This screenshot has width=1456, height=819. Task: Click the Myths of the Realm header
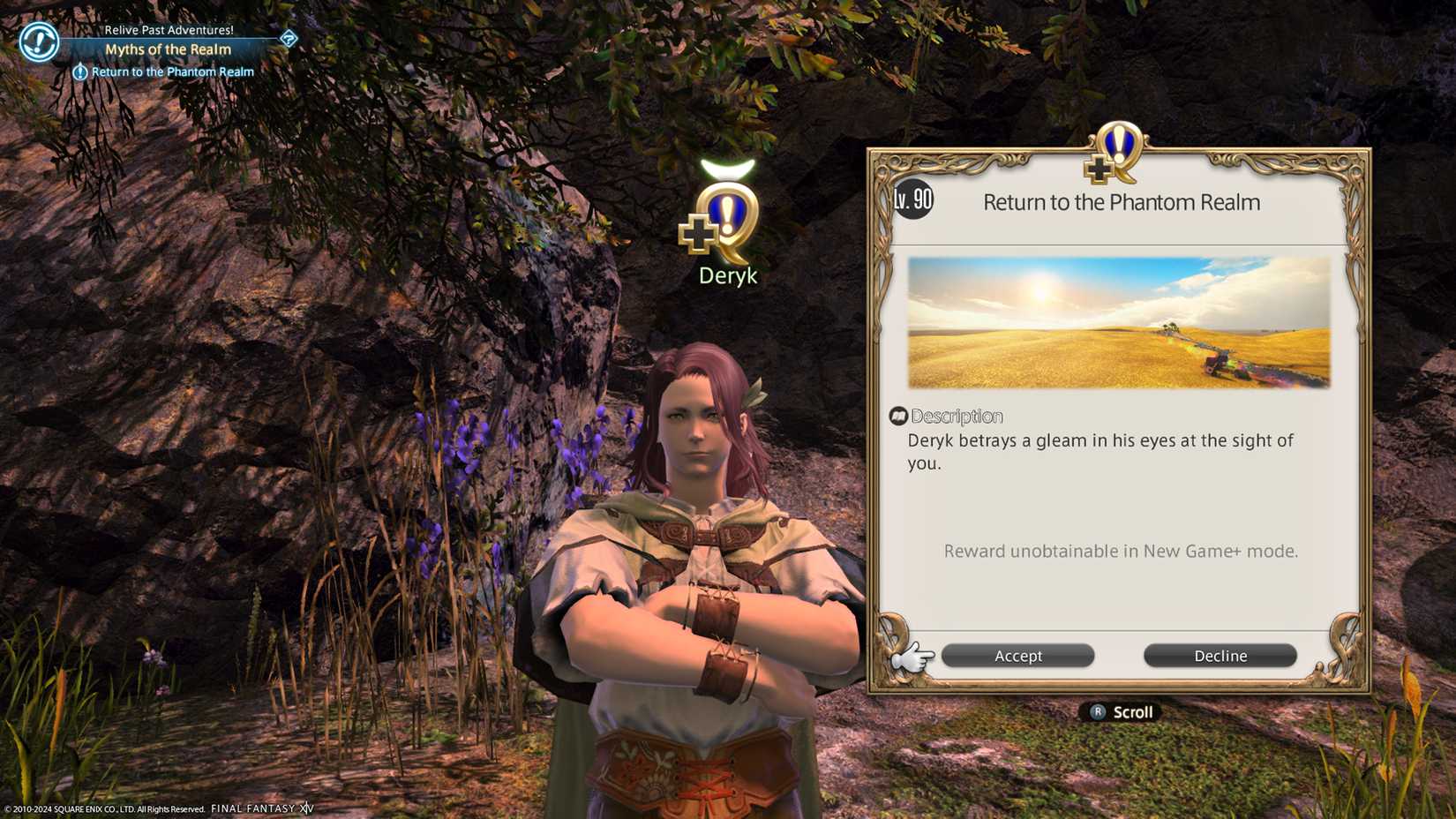[x=168, y=50]
